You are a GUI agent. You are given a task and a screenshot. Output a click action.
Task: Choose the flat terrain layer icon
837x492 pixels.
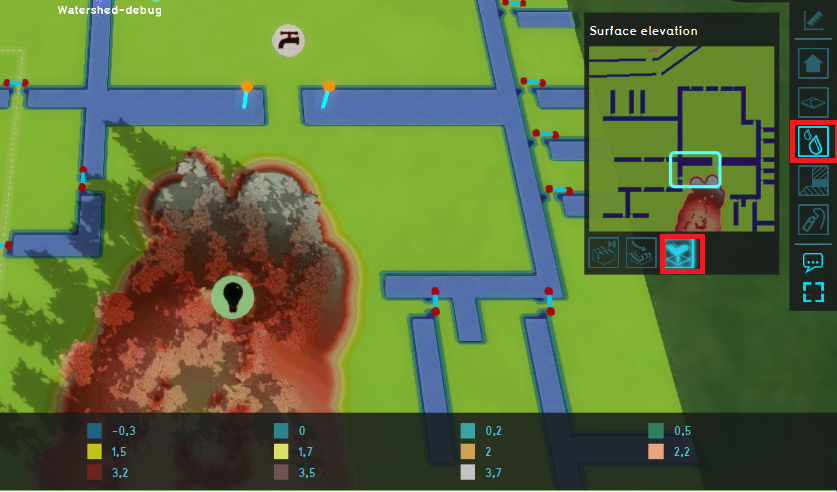[814, 102]
